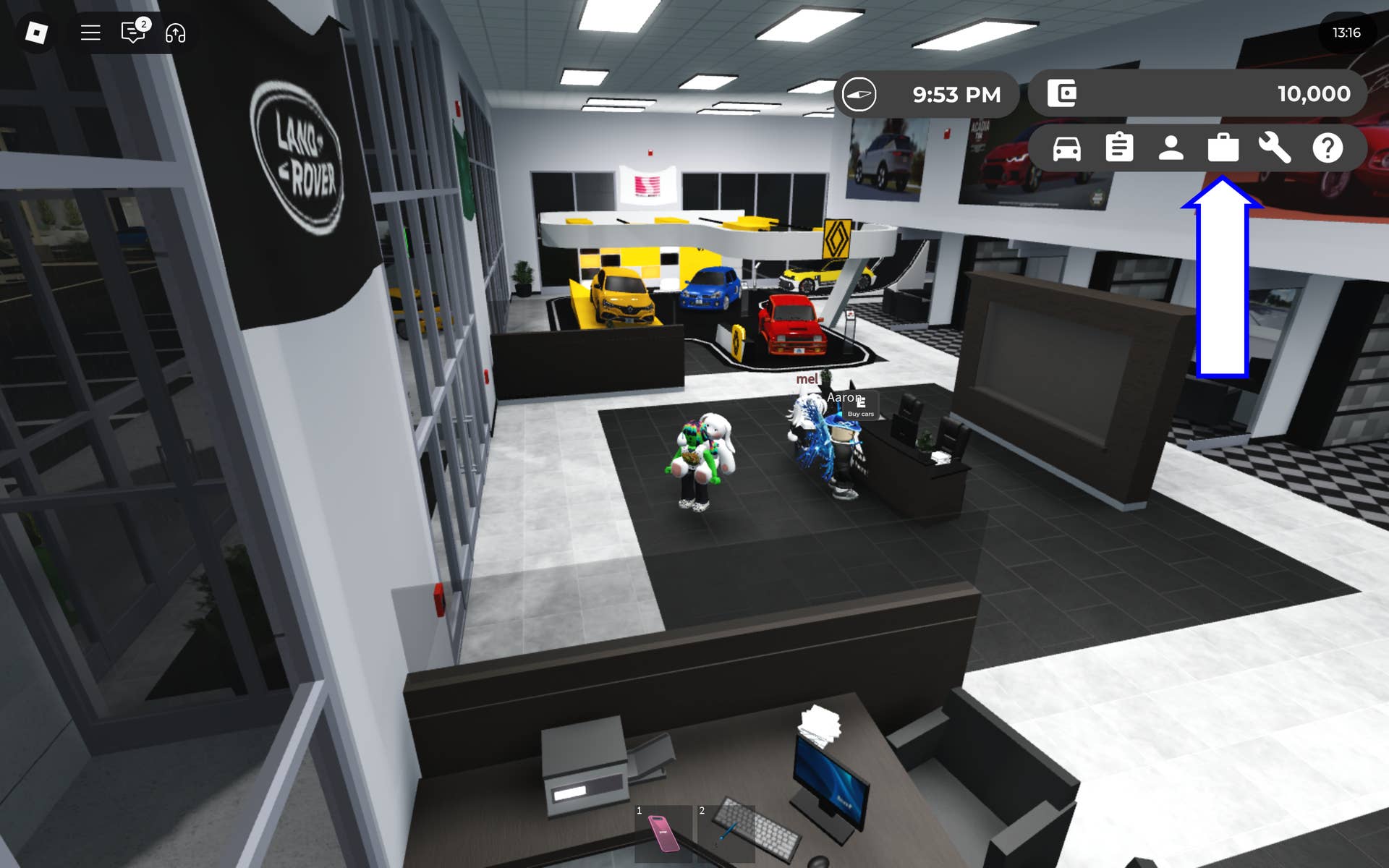Open the question mark help menu
1389x868 pixels.
tap(1328, 150)
